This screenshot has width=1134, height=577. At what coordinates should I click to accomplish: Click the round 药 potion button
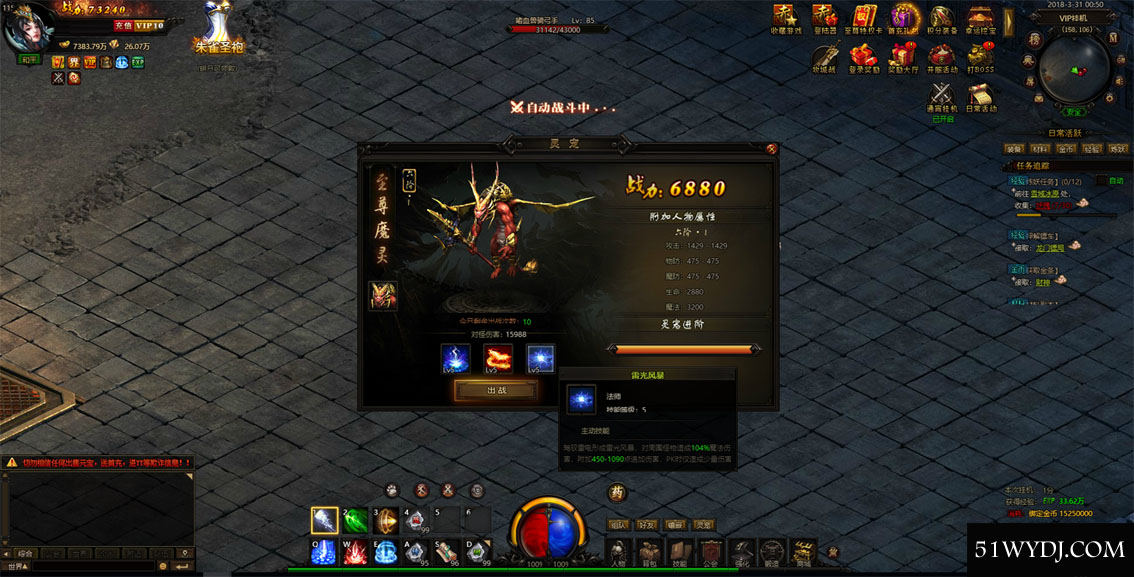[617, 491]
